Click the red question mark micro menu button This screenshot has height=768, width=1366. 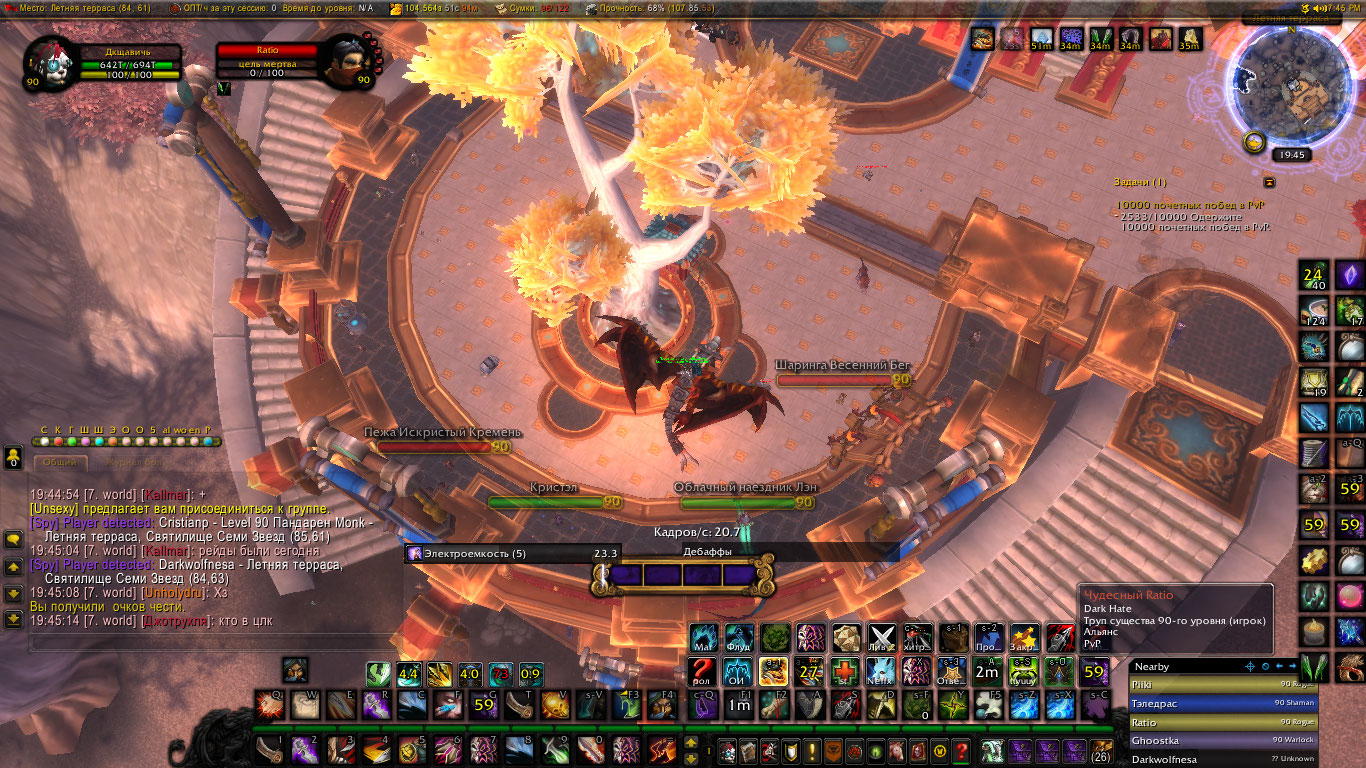[x=960, y=750]
